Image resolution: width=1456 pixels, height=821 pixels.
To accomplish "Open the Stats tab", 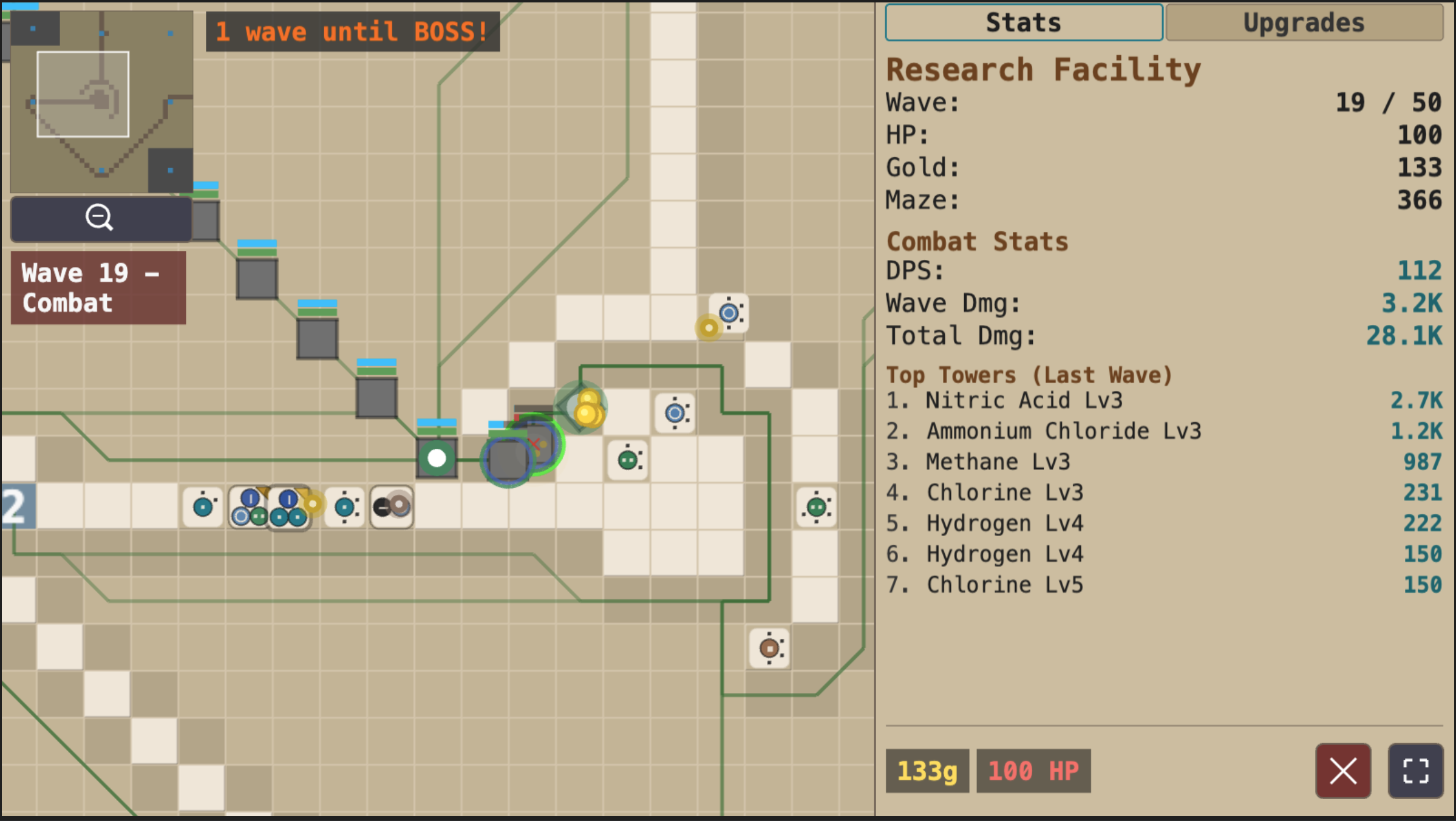I will click(1024, 23).
